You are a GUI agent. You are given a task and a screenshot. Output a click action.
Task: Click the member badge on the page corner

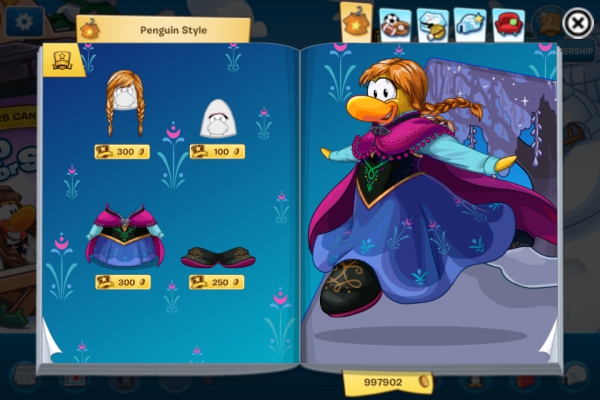(62, 60)
